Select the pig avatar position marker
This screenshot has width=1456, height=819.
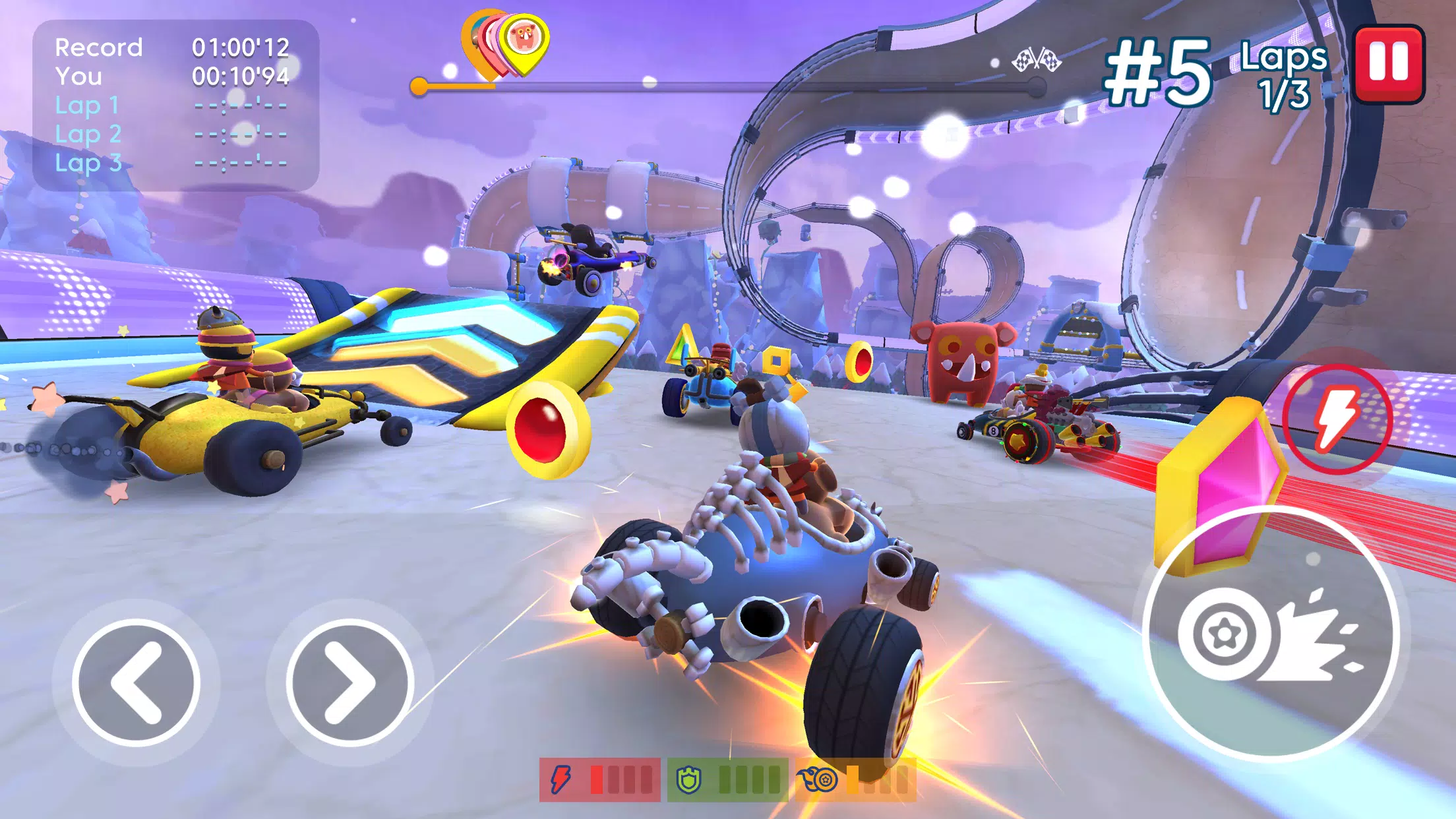[521, 46]
